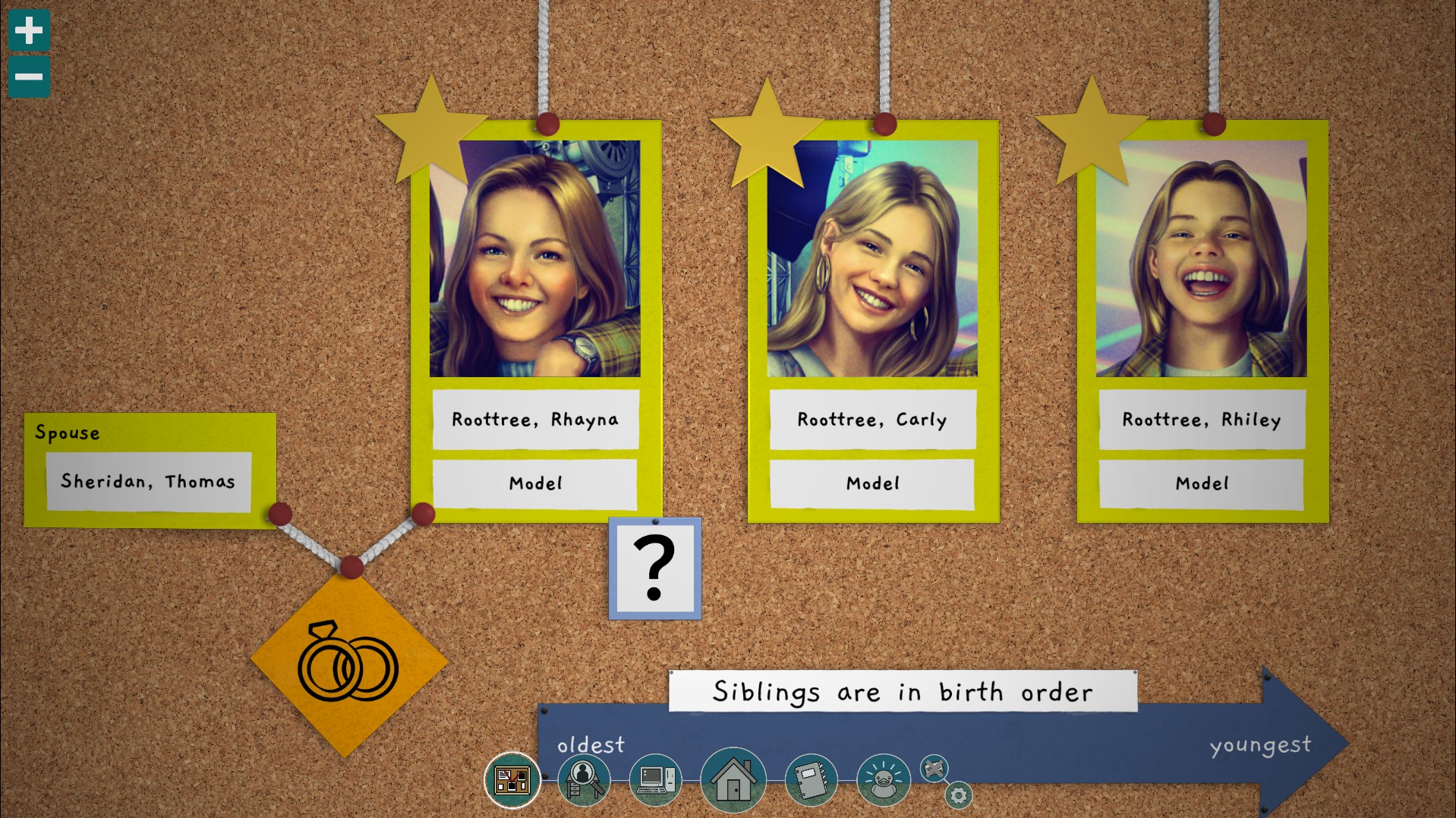1456x818 pixels.
Task: Open the corkboard family tree view
Action: [x=512, y=780]
